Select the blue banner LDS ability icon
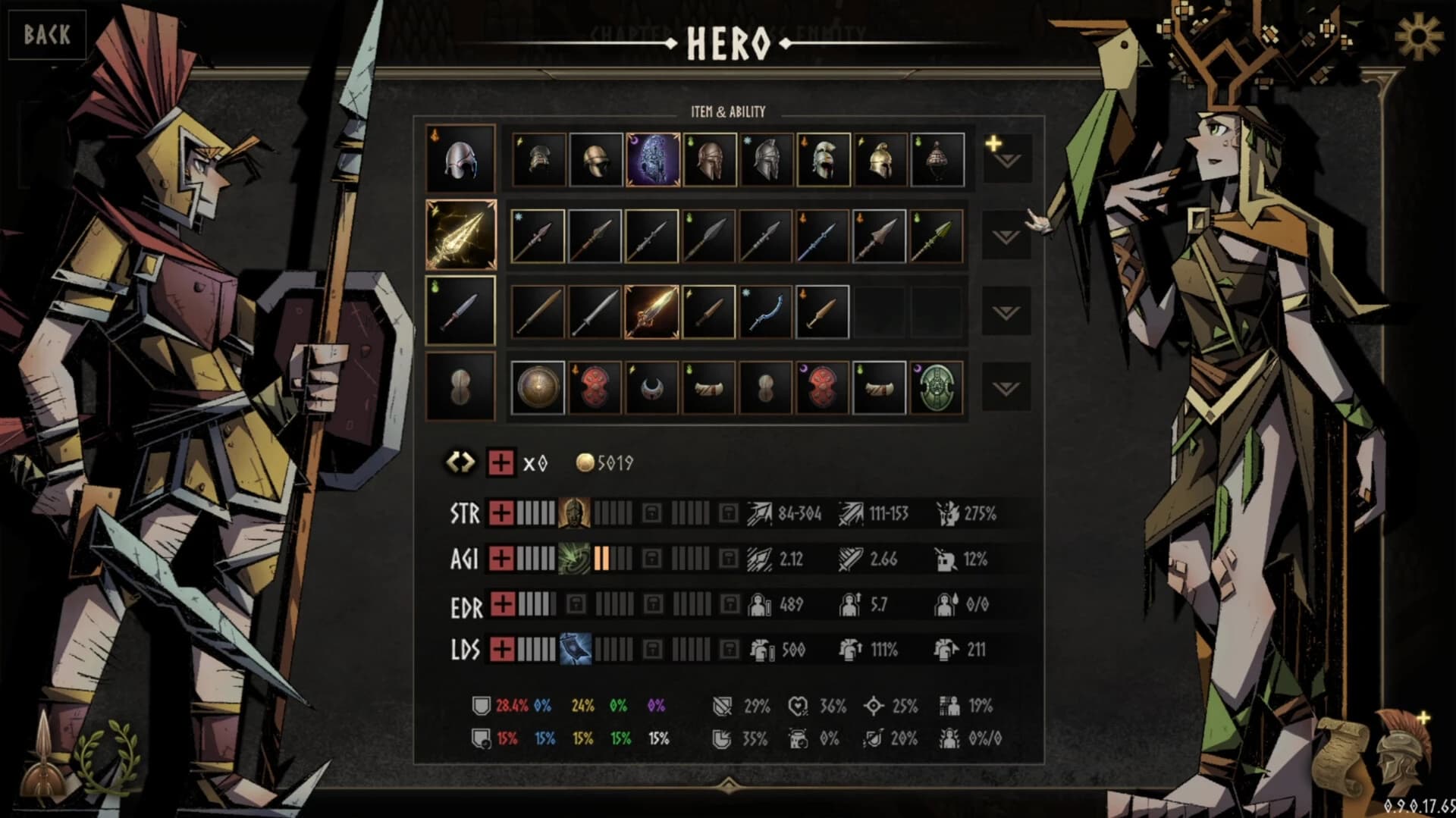The height and width of the screenshot is (818, 1456). [575, 650]
